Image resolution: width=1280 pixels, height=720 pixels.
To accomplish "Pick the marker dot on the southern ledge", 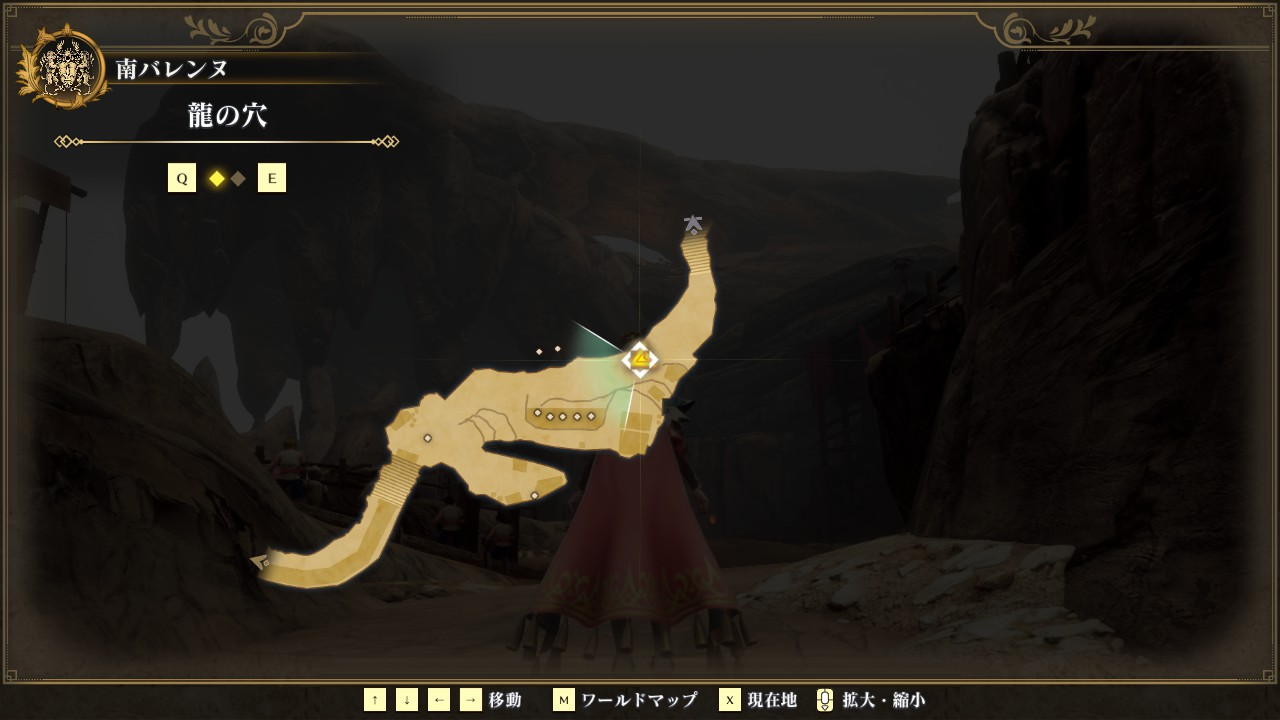I will pyautogui.click(x=535, y=495).
